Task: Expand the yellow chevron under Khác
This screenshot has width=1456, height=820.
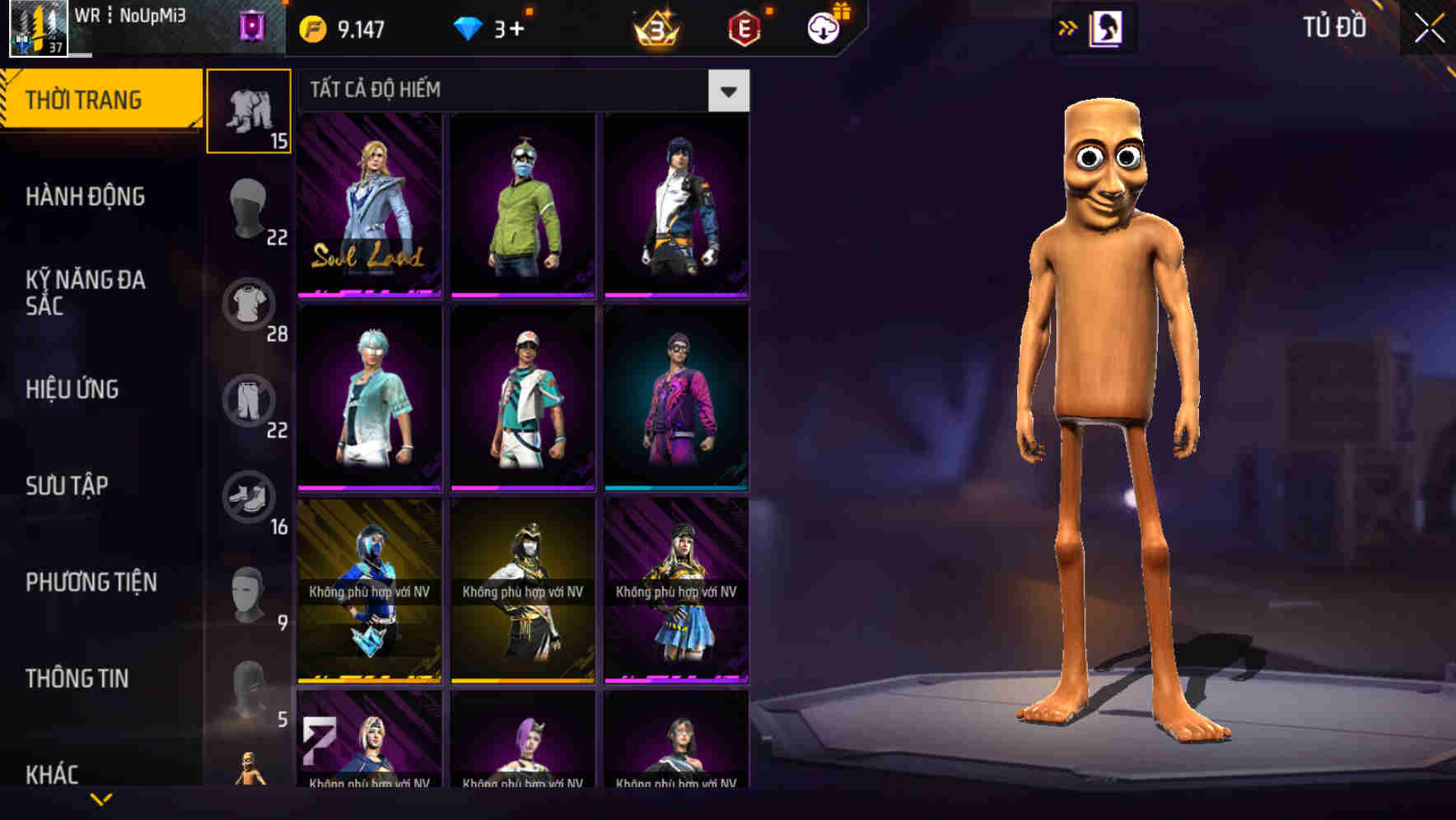Action: click(x=101, y=796)
